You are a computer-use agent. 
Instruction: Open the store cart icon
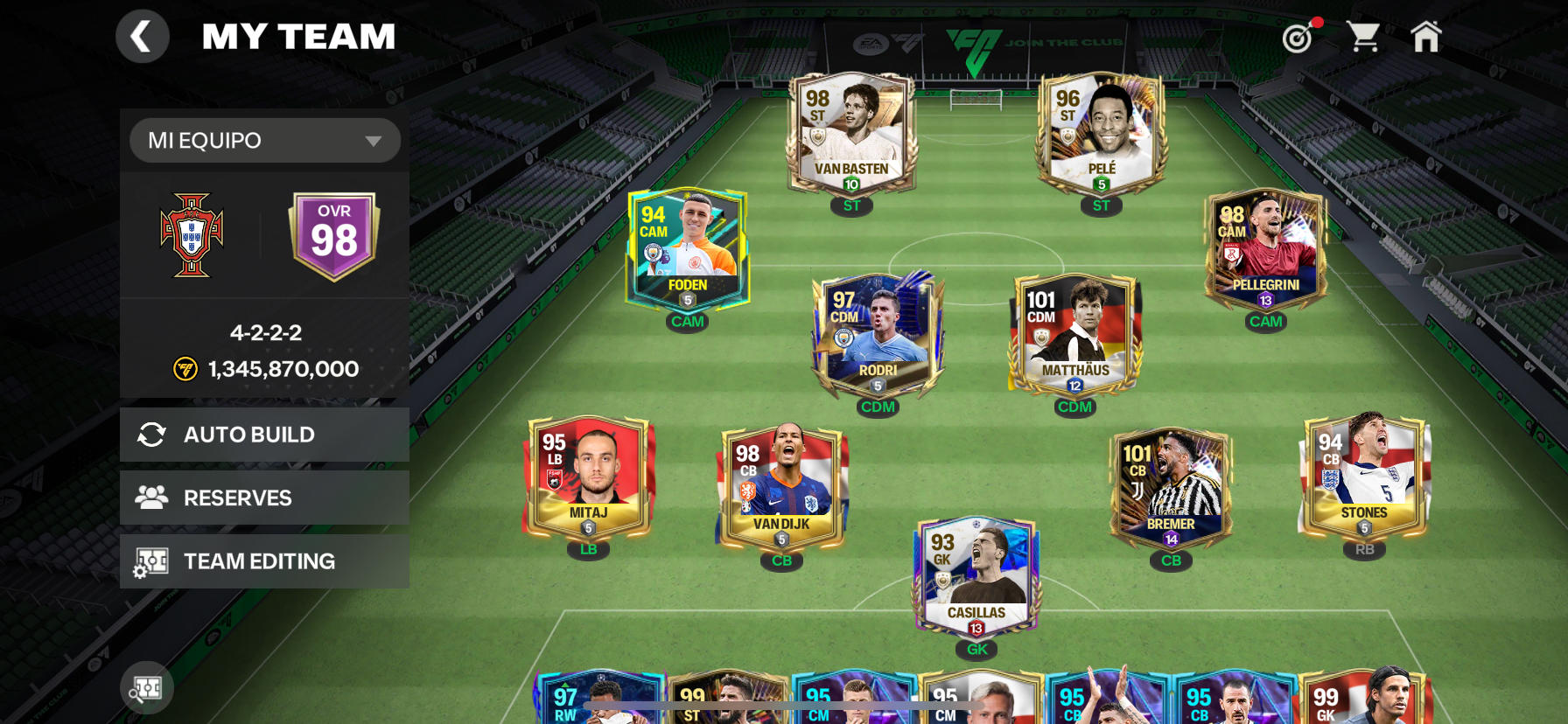click(1362, 38)
